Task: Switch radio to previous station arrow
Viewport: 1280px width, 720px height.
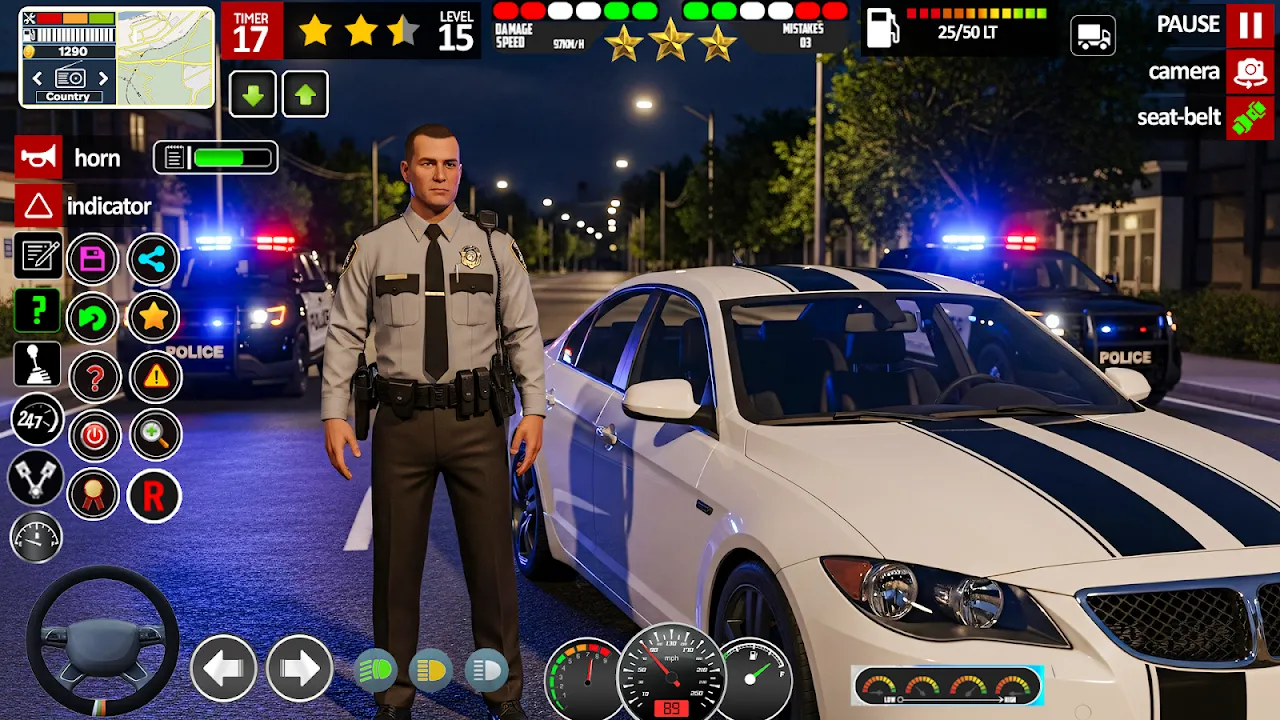Action: tap(37, 78)
